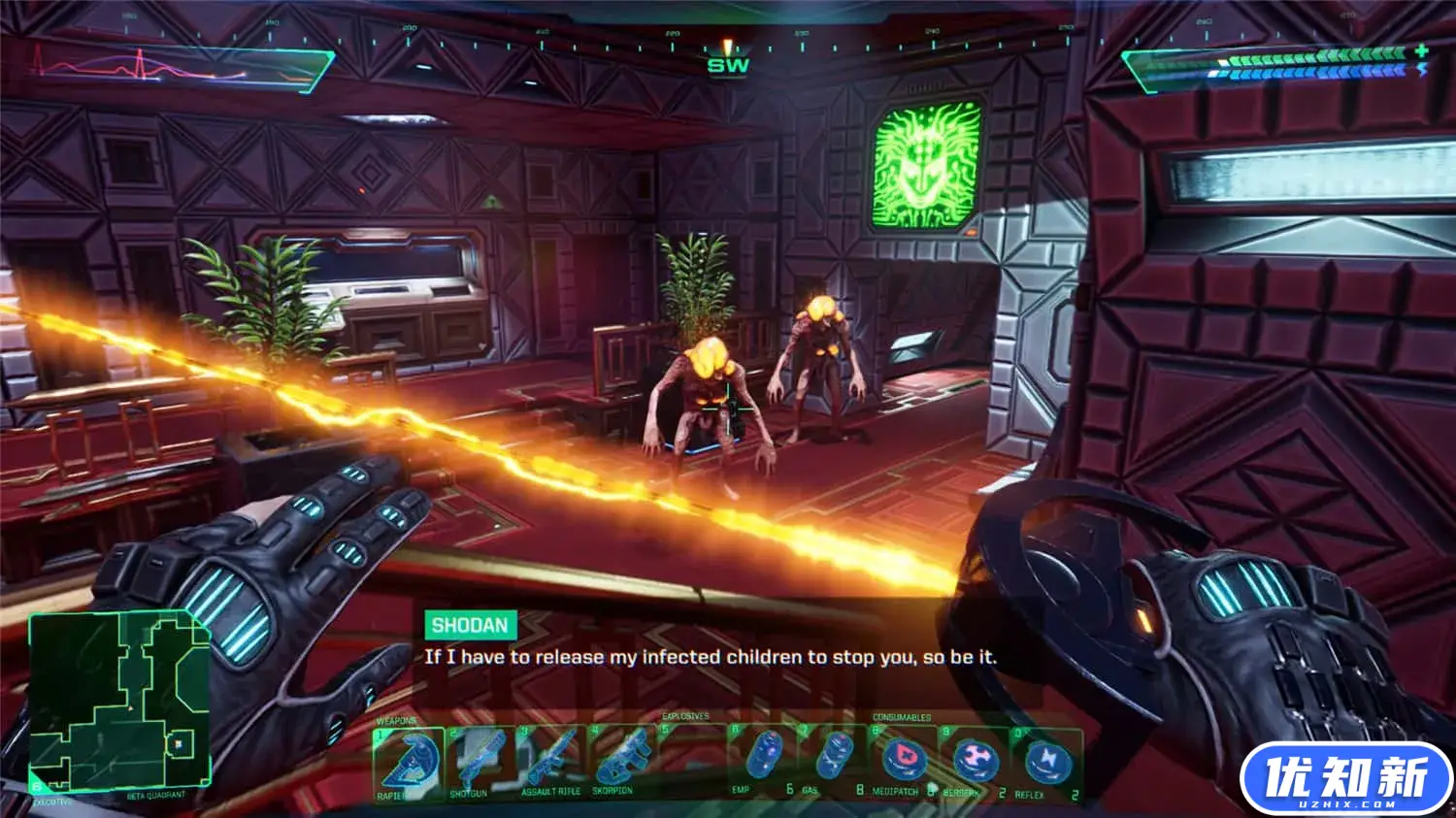The image size is (1456, 818).
Task: Pick the Gas grenade slot
Action: (x=833, y=762)
